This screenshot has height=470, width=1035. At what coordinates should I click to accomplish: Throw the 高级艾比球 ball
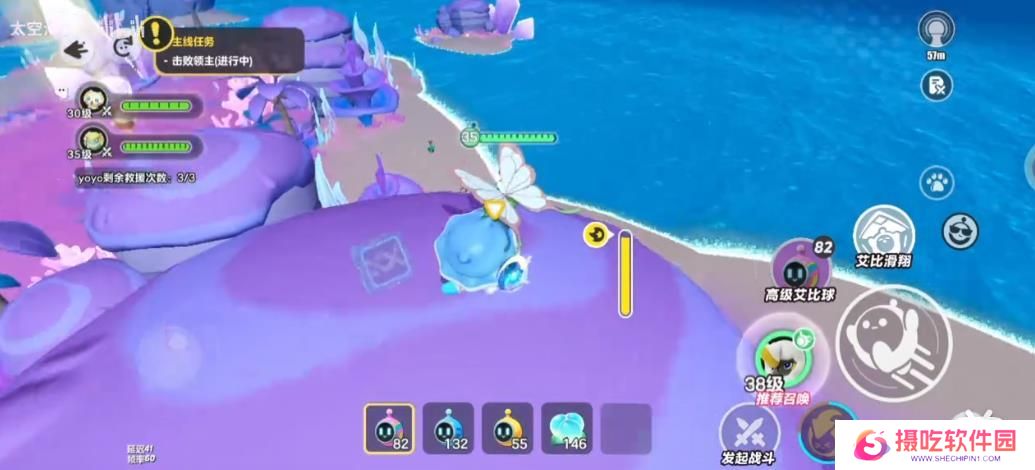tap(799, 268)
